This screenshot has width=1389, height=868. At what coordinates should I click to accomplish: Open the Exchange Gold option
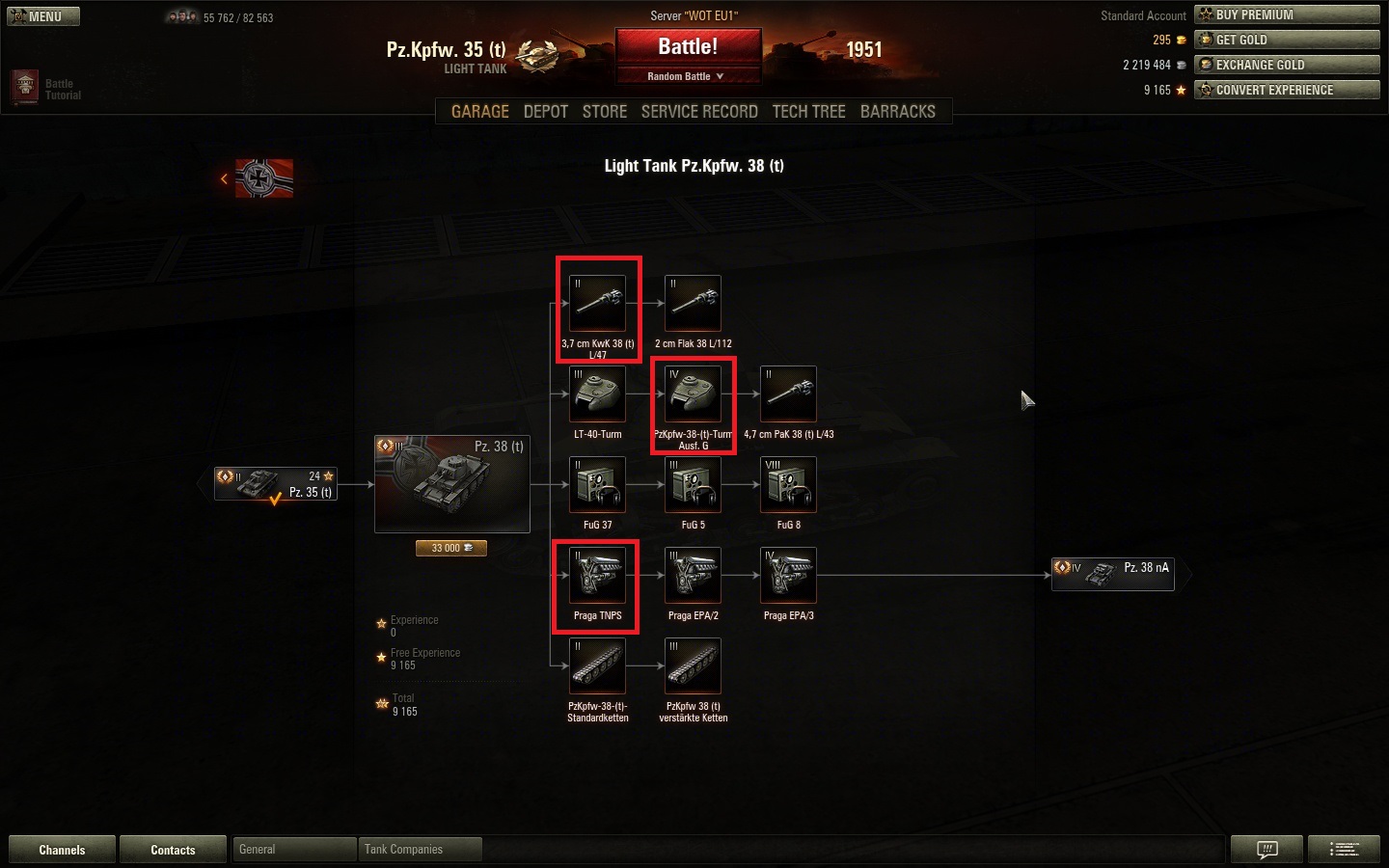pos(1287,65)
